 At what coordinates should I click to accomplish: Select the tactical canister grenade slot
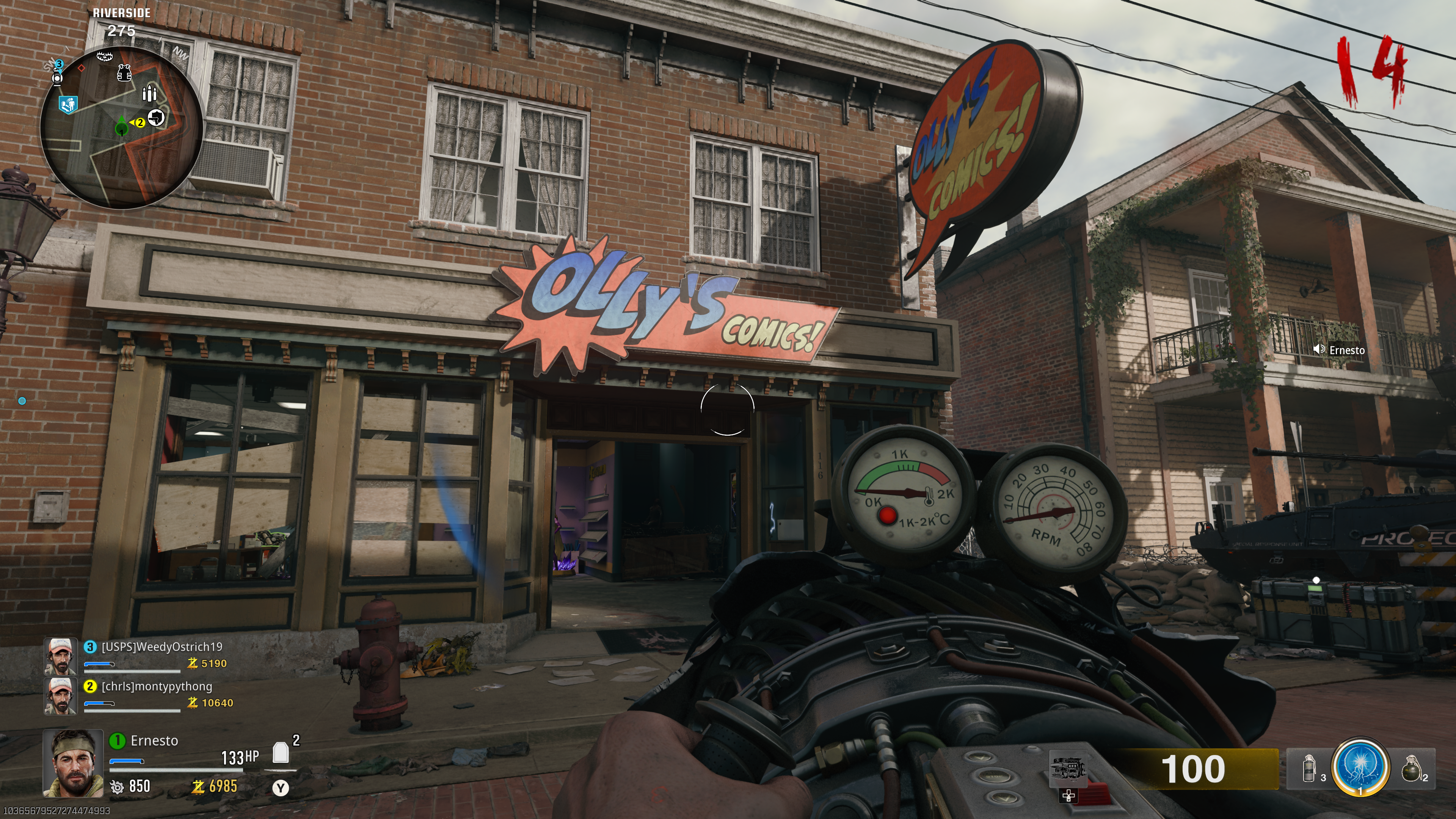1309,769
